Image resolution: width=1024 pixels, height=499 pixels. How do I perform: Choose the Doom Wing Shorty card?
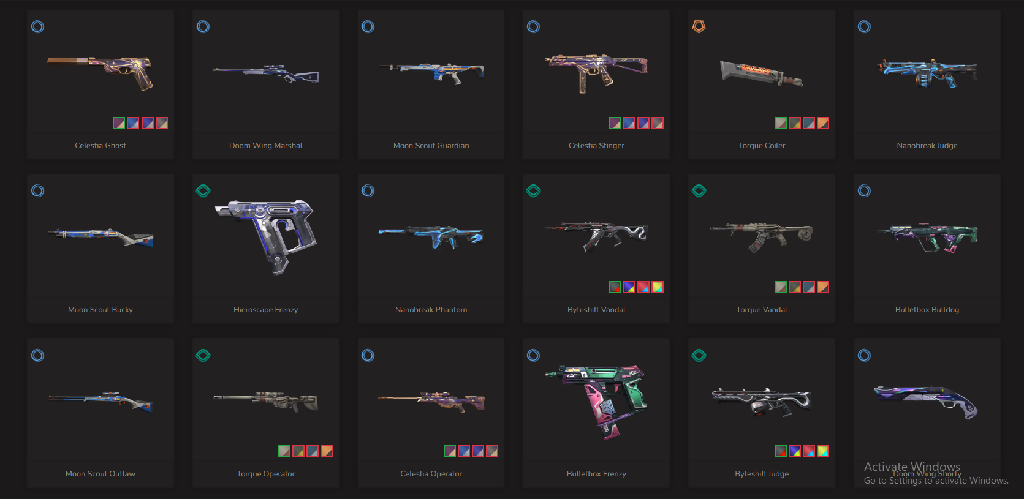point(927,398)
